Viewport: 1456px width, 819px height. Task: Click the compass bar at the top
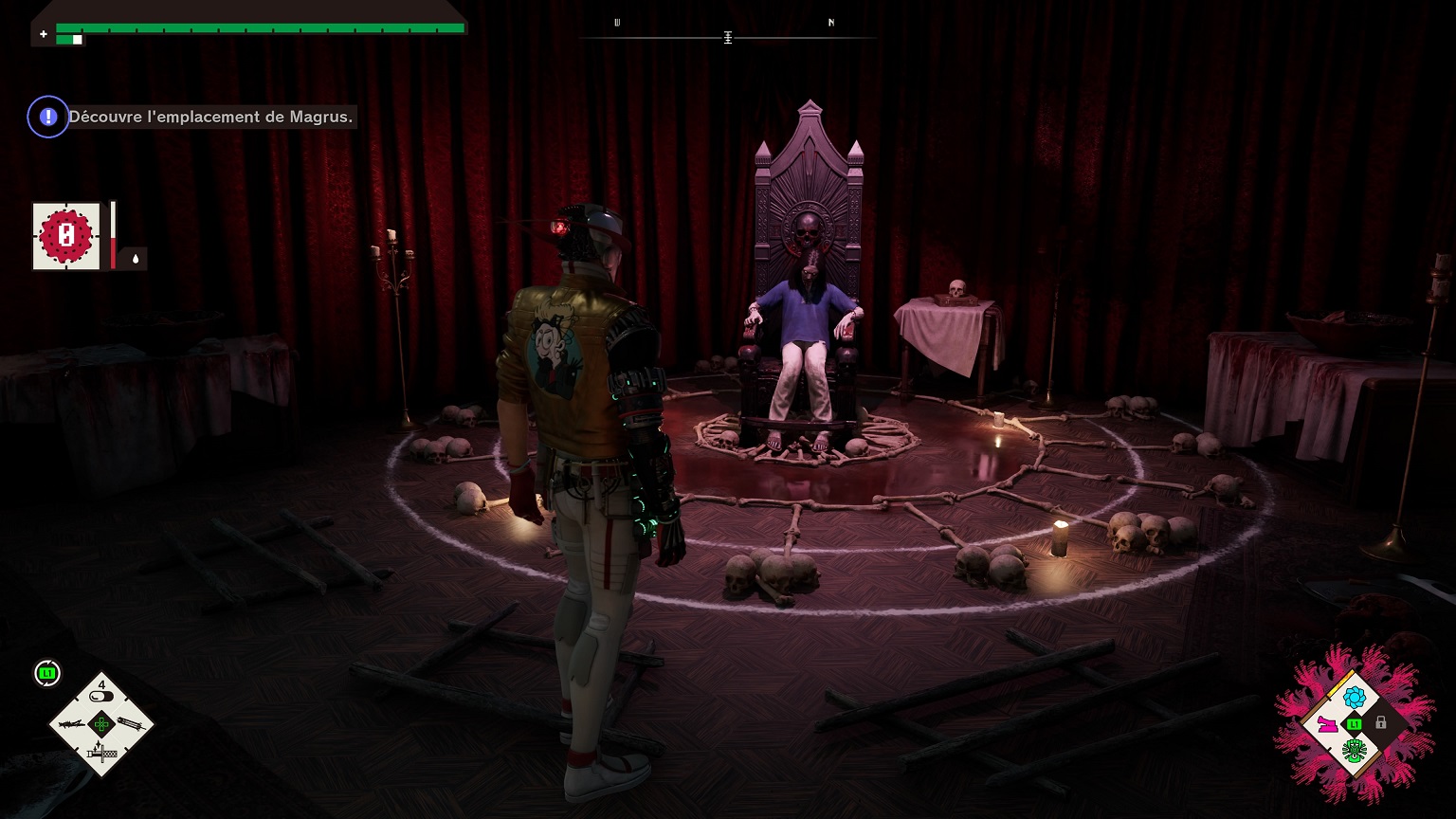coord(727,38)
